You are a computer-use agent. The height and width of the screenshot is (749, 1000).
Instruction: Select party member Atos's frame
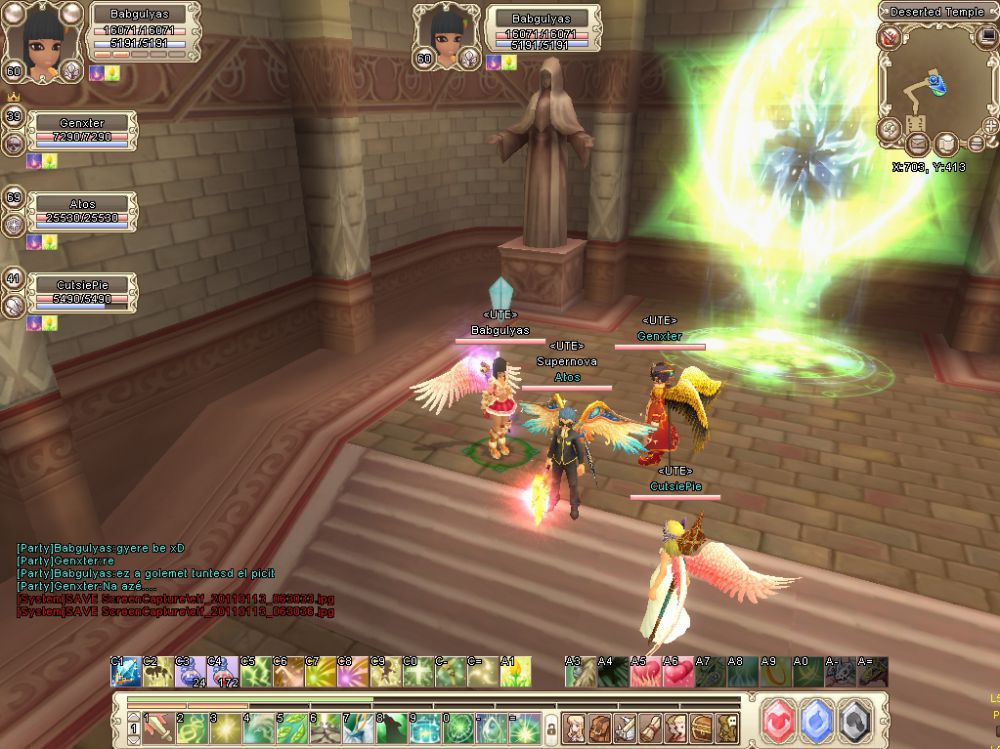(x=82, y=212)
